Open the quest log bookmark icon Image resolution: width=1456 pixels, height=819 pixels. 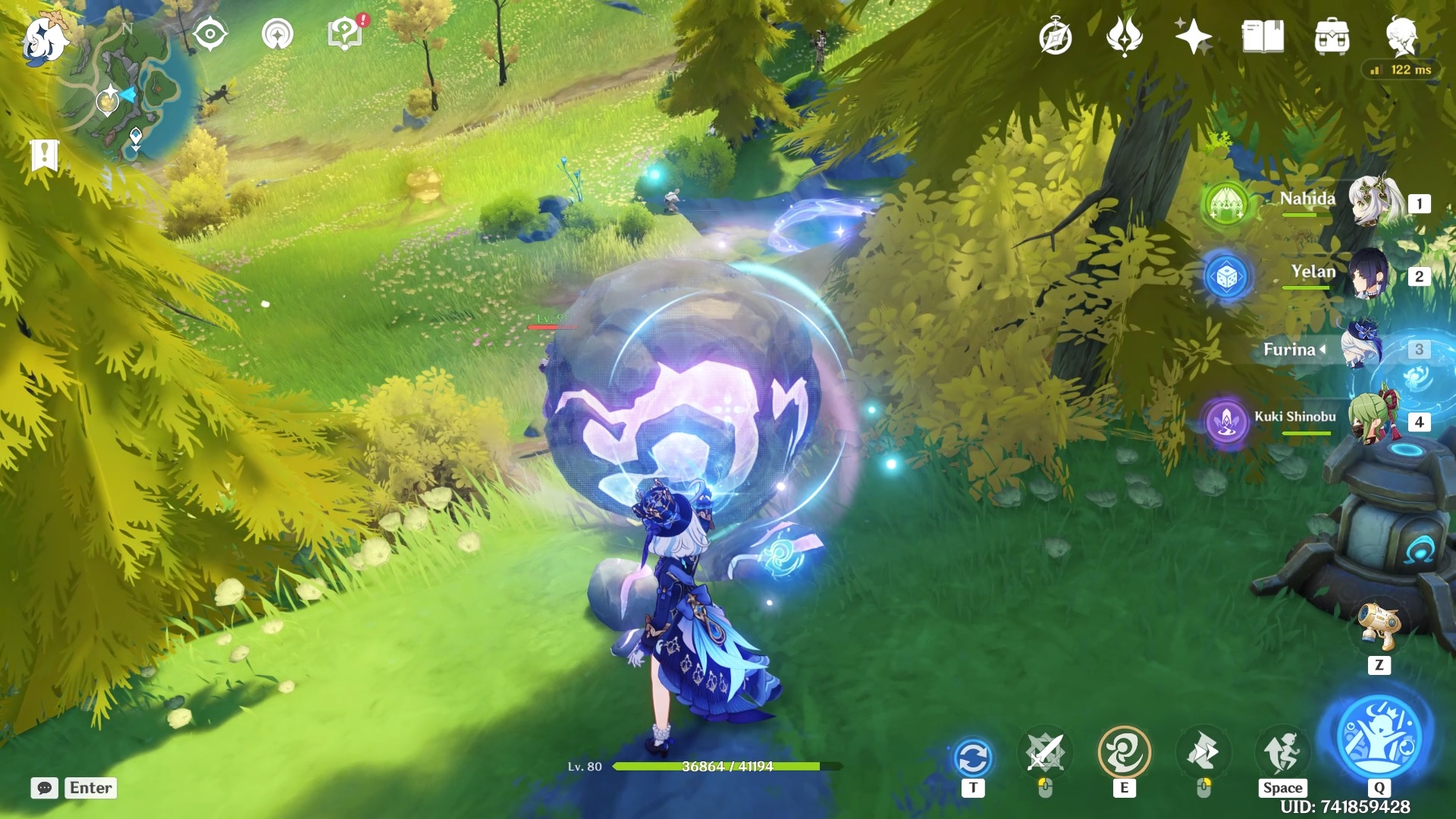[44, 155]
